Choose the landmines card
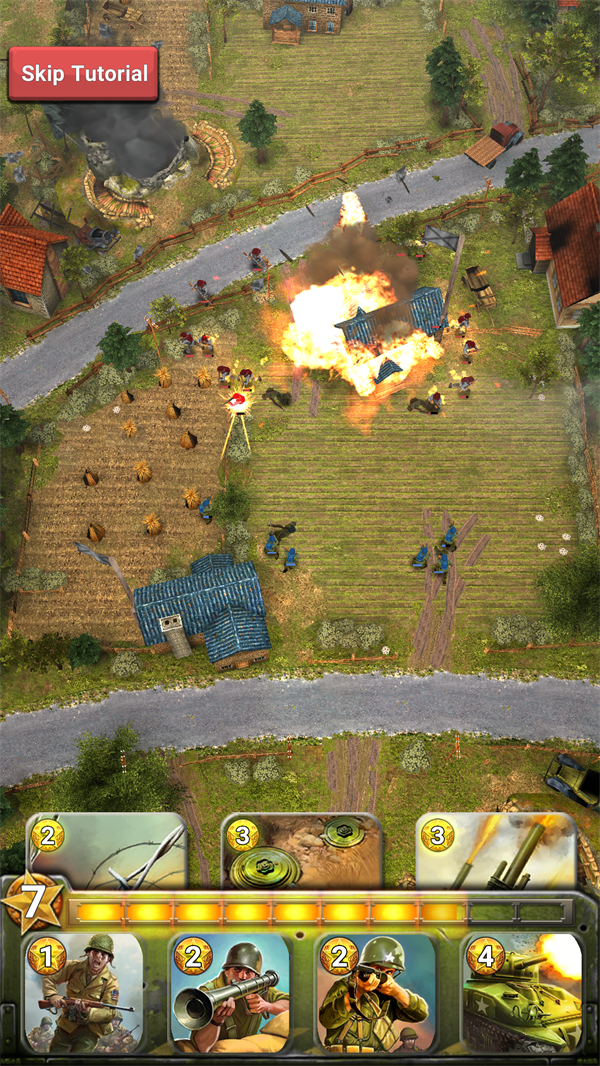 301,851
